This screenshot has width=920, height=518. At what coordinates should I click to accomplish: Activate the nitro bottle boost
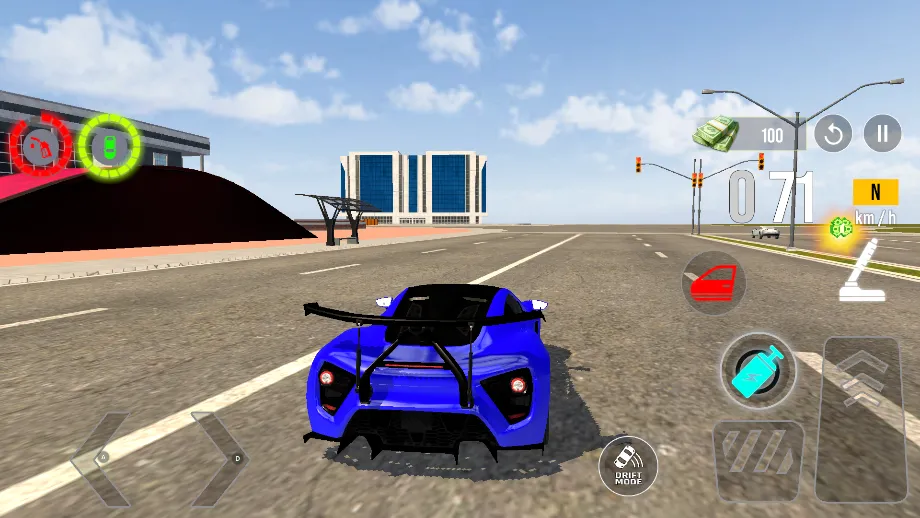(758, 370)
